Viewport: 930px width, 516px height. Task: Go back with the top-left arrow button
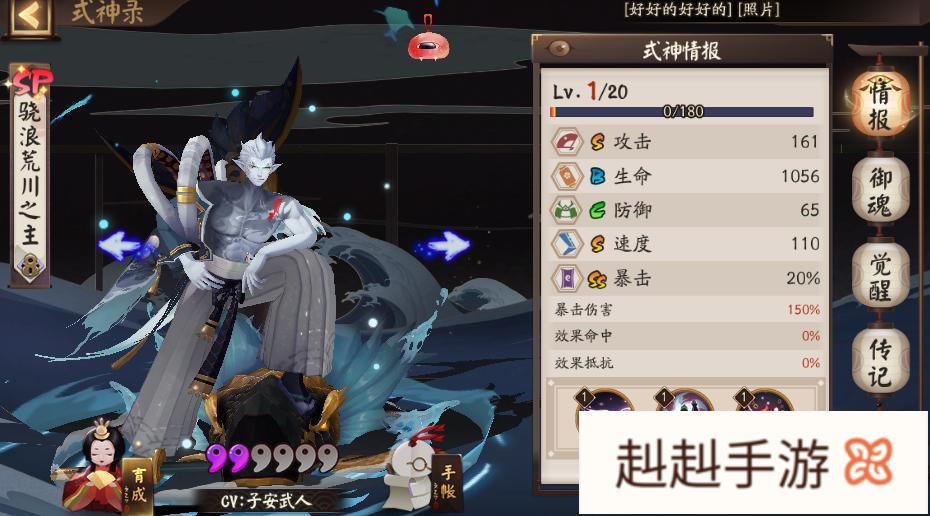[28, 14]
